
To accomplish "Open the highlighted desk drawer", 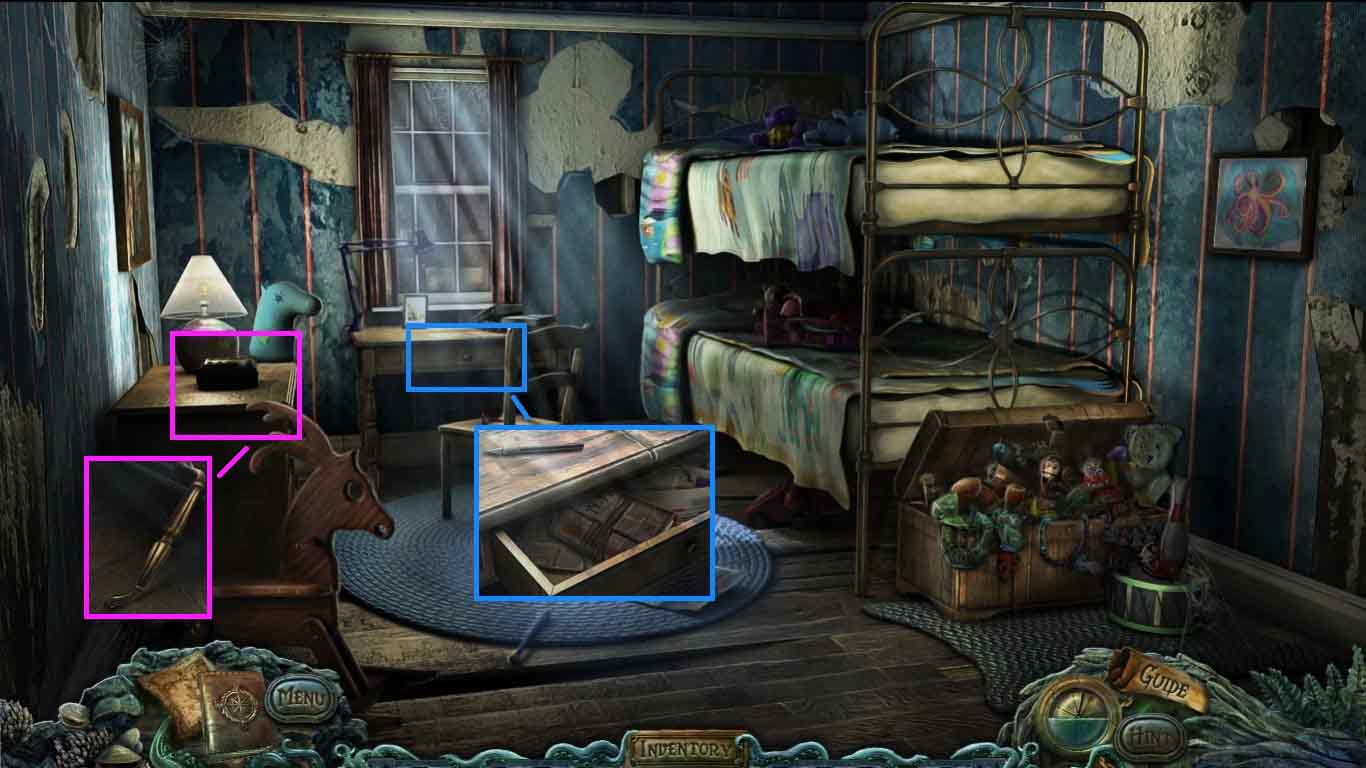I will click(x=466, y=358).
